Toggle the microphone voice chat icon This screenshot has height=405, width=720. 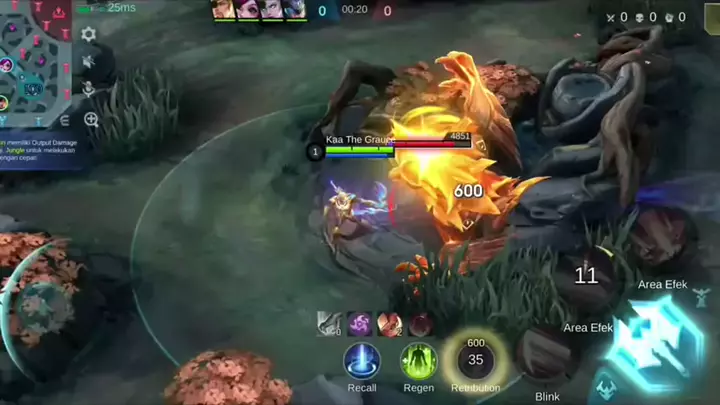(89, 90)
